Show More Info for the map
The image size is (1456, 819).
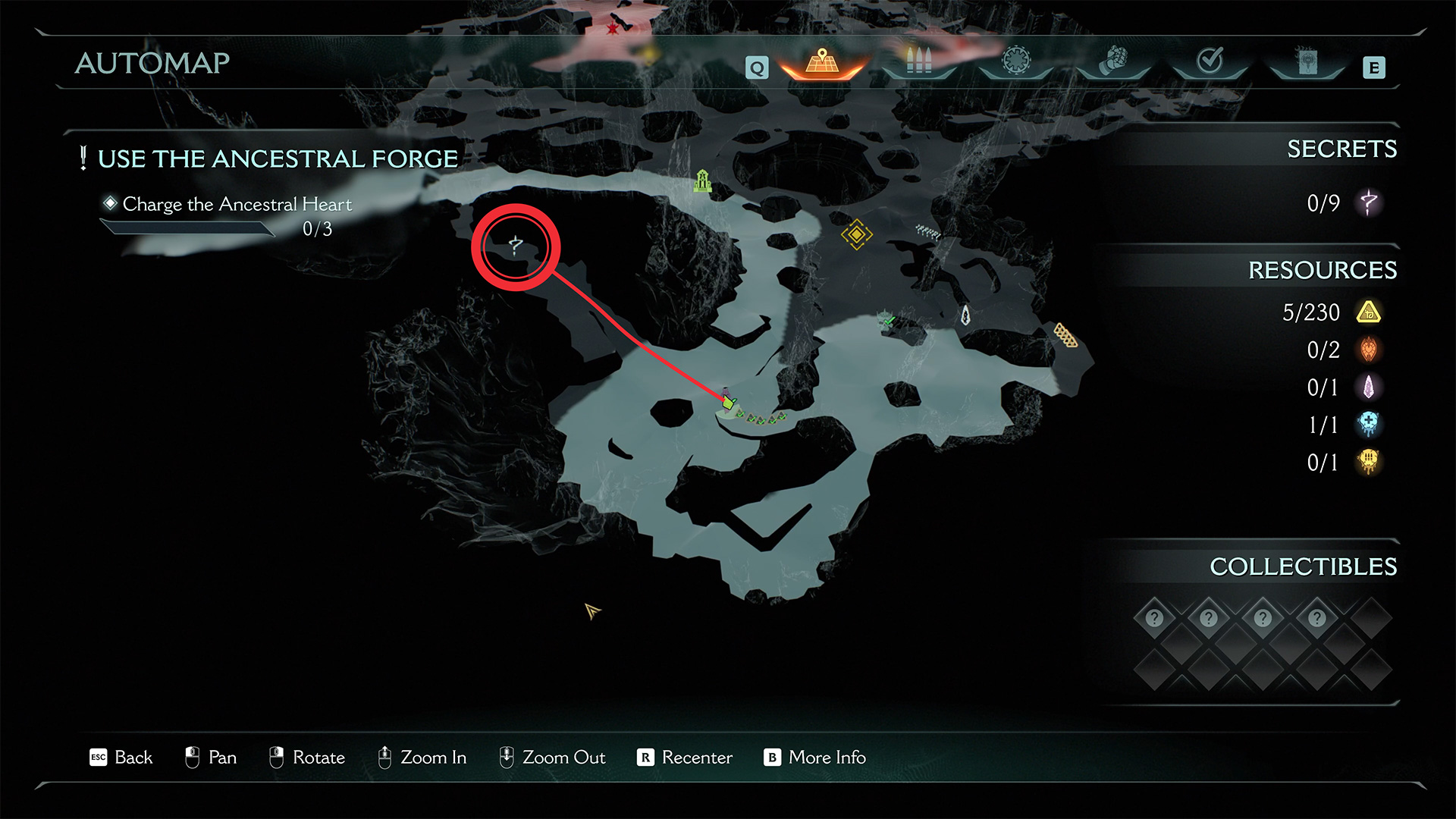(x=815, y=758)
